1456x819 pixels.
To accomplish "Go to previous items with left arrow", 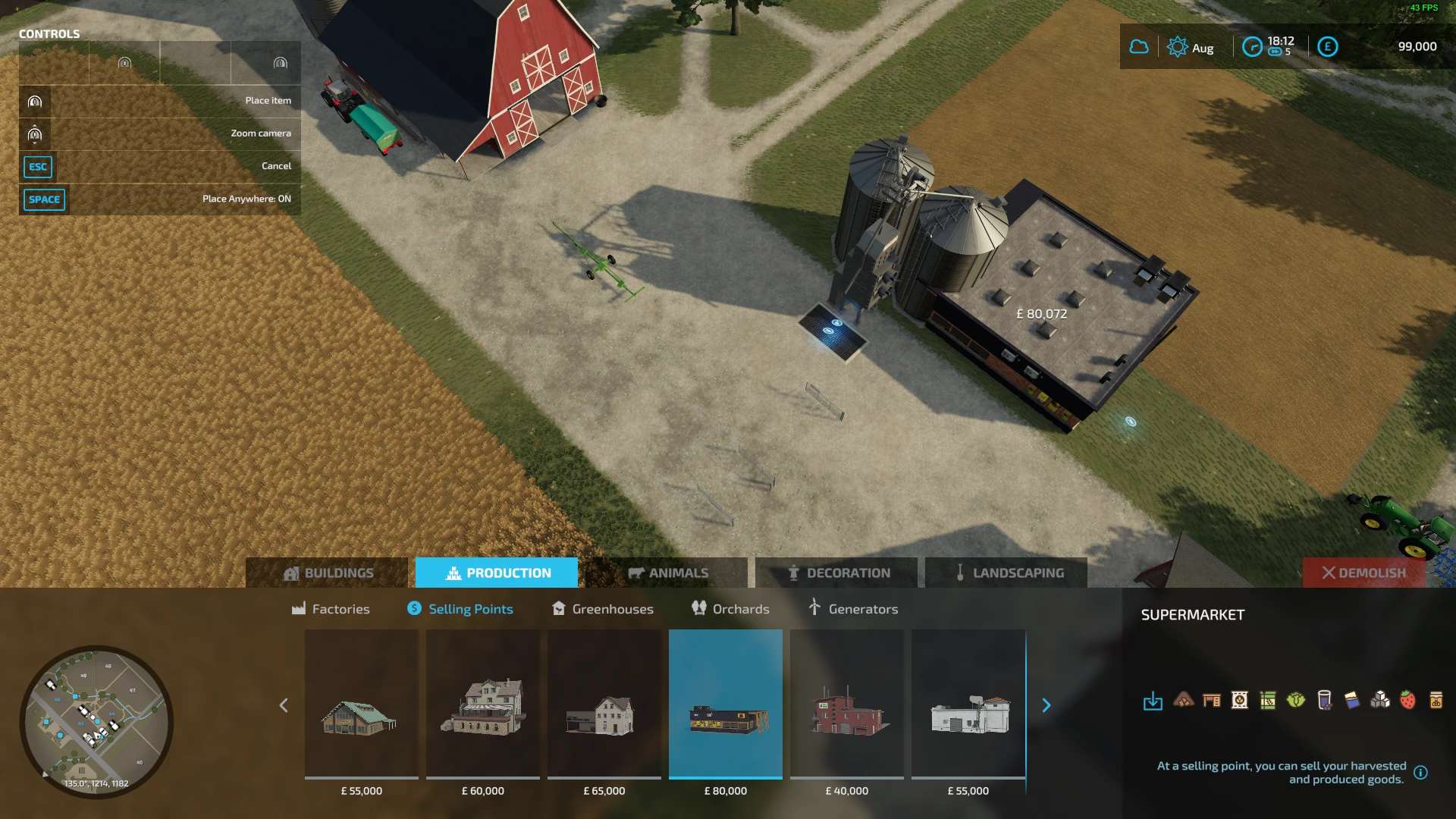I will pos(284,705).
